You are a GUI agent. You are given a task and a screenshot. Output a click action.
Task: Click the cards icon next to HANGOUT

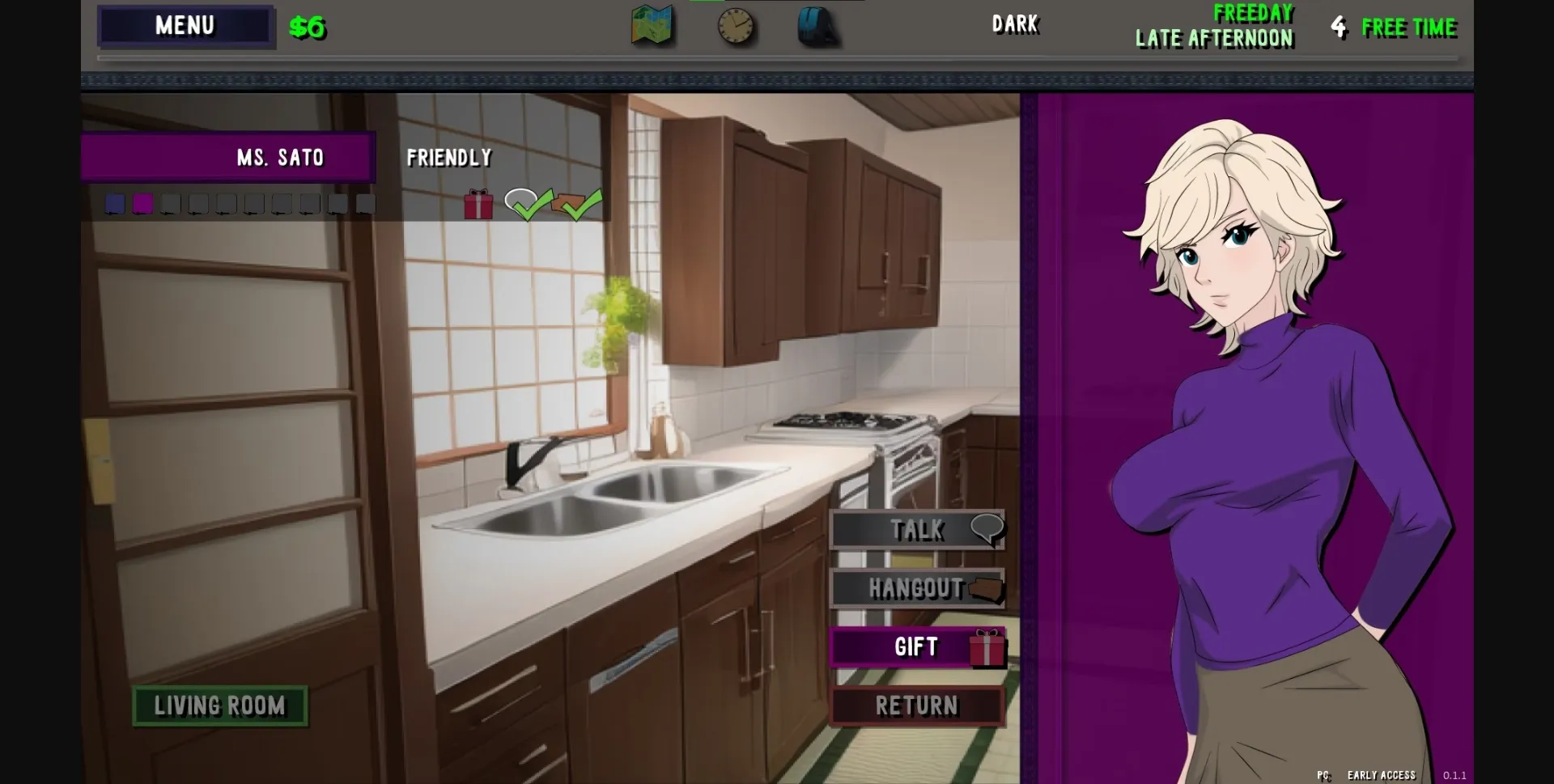click(986, 590)
